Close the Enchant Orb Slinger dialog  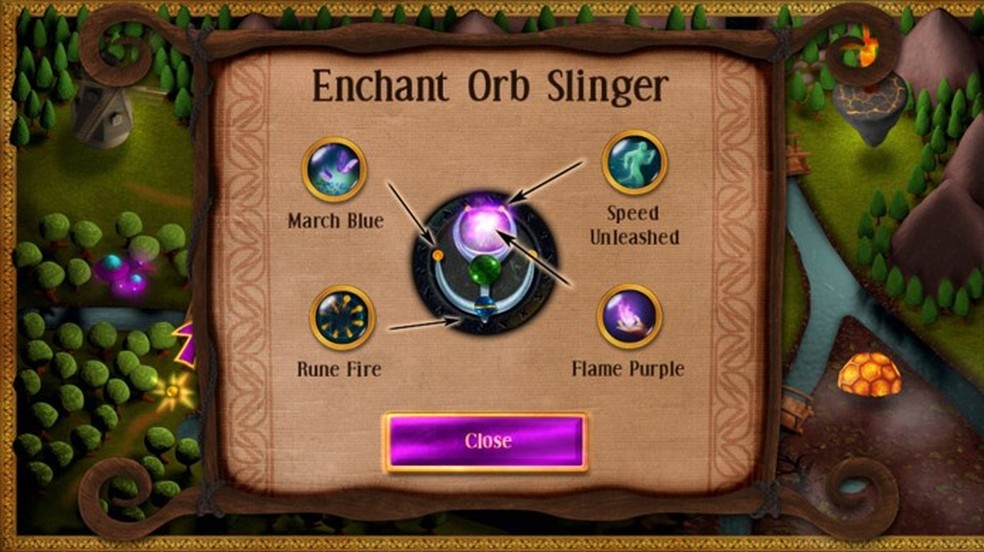(x=485, y=441)
